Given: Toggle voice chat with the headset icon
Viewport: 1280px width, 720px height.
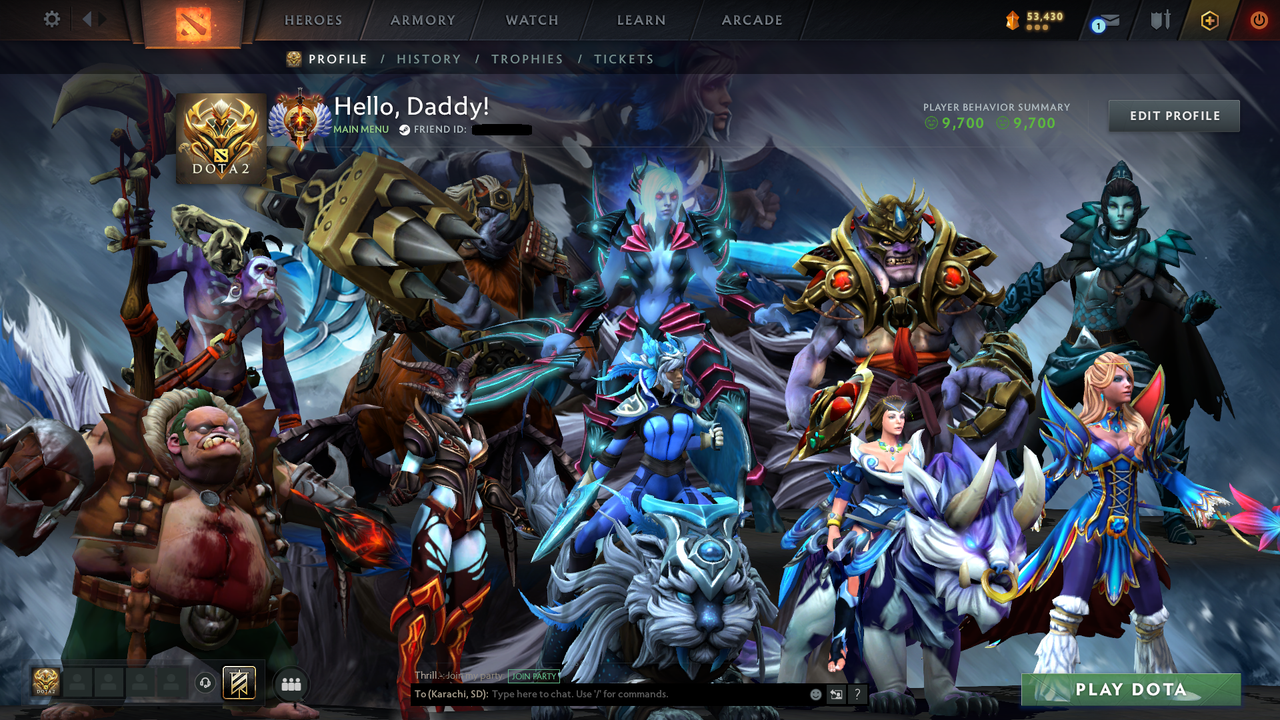Looking at the screenshot, I should (x=207, y=683).
